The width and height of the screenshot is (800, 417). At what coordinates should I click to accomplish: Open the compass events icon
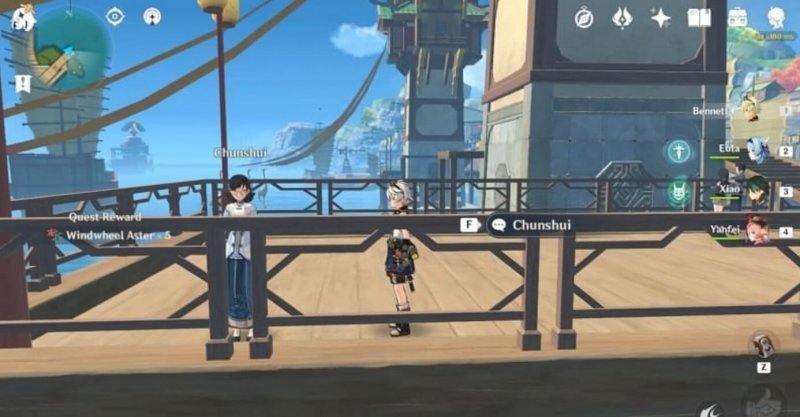pos(584,17)
